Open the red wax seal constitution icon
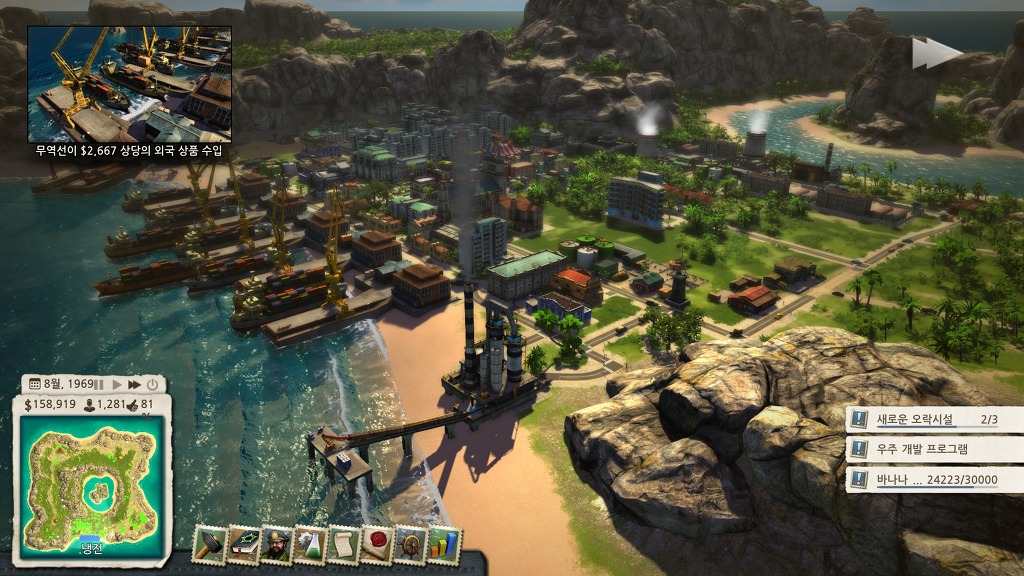 coord(377,543)
